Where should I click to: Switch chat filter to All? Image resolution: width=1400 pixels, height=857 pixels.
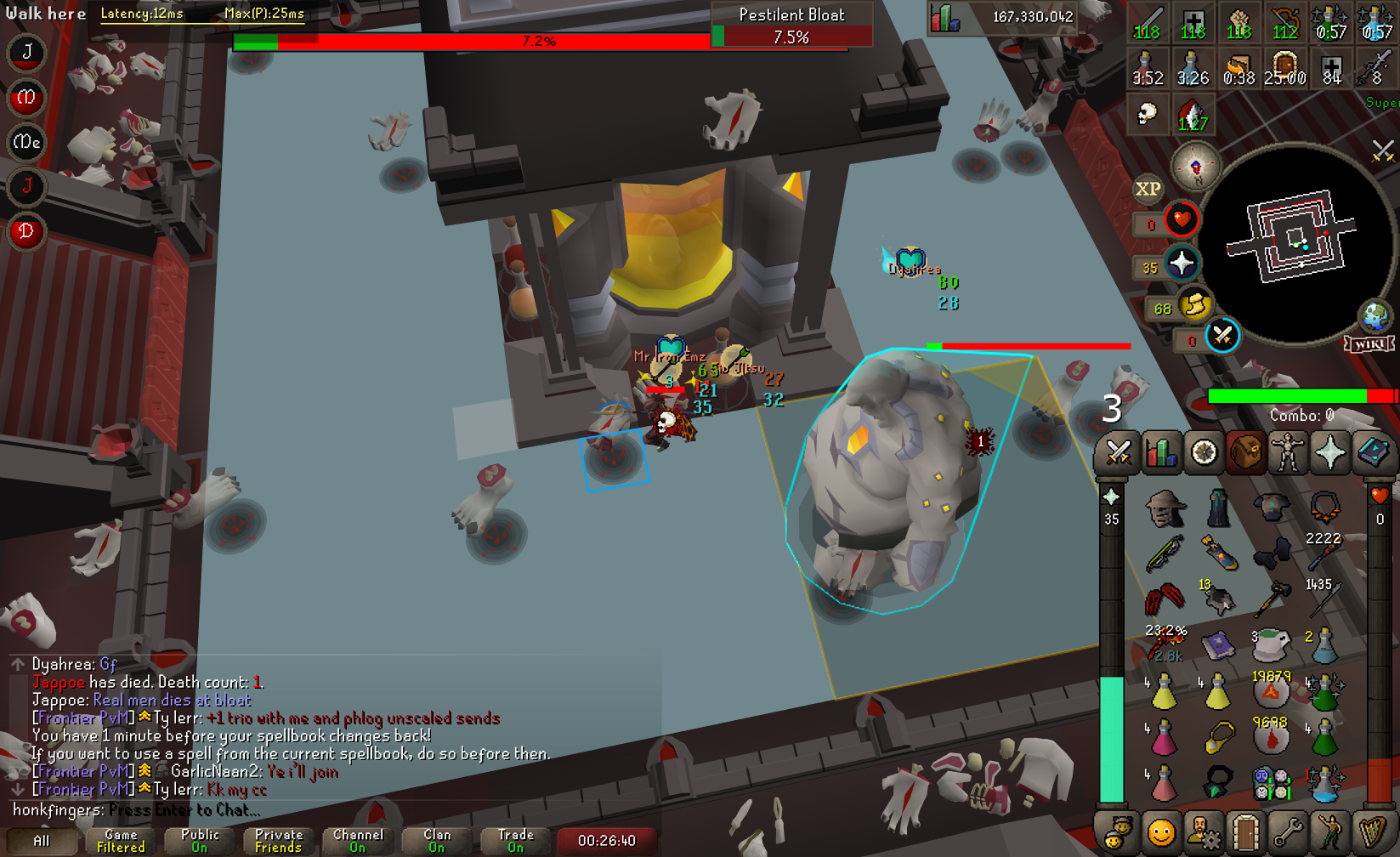click(41, 841)
